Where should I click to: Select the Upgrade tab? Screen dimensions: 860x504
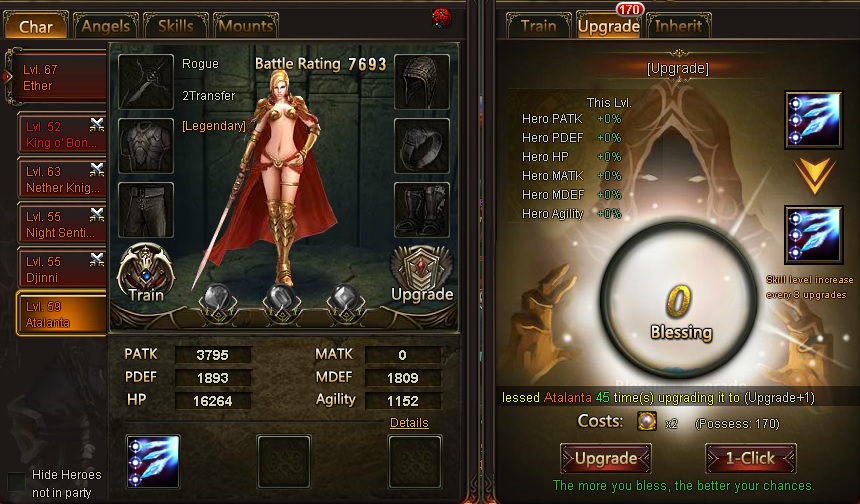(x=608, y=26)
